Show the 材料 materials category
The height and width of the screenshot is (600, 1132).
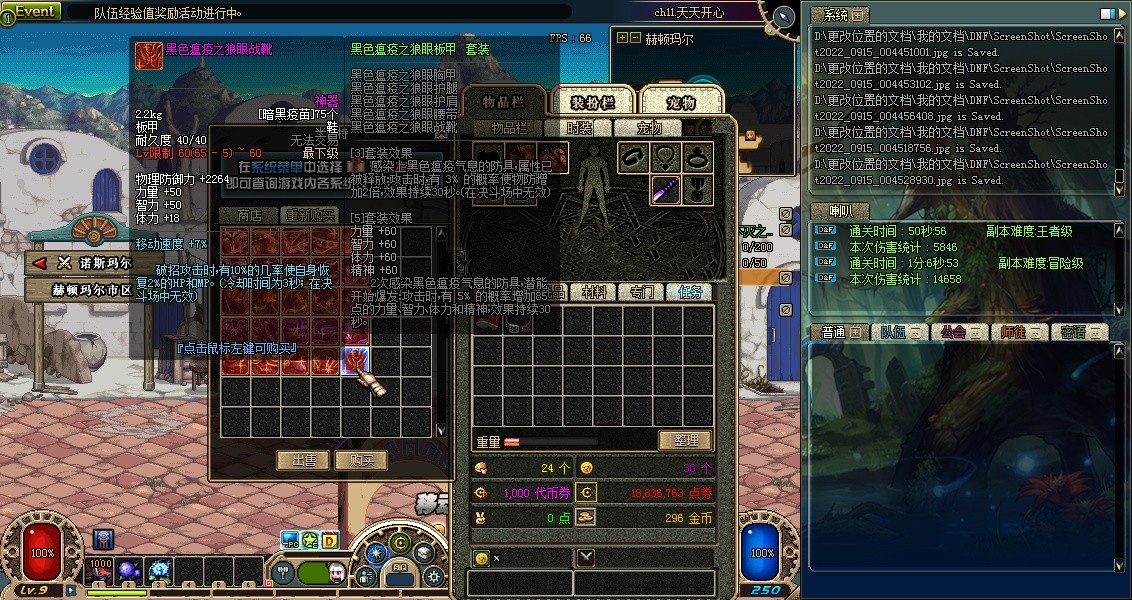[x=594, y=292]
